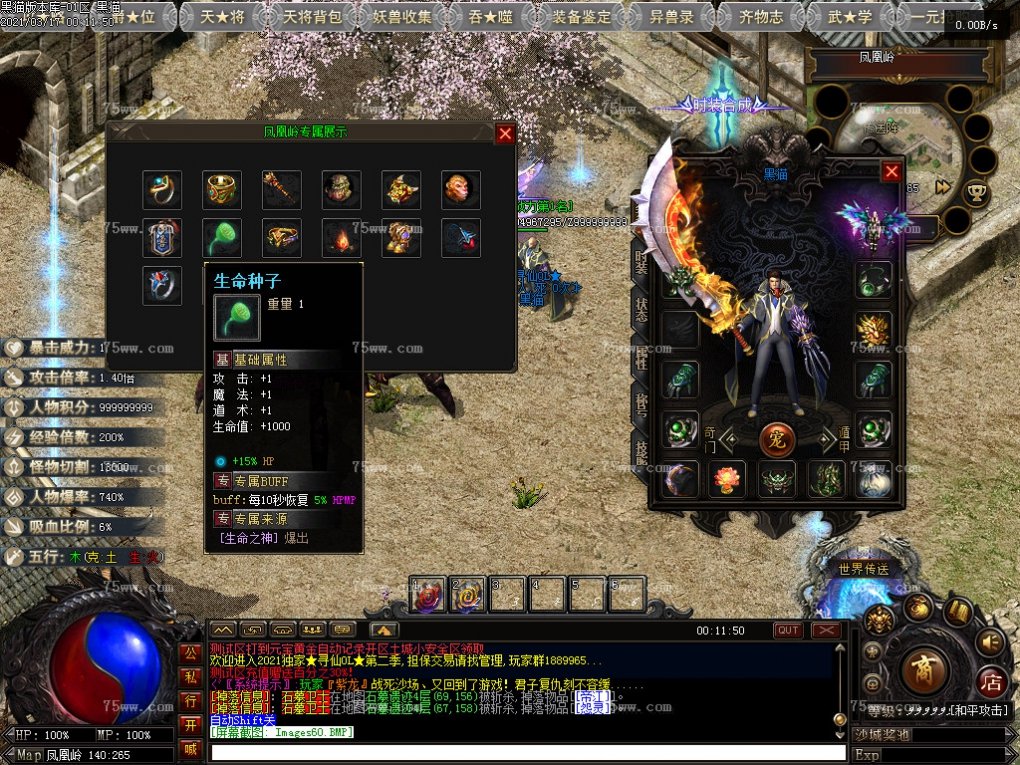The width and height of the screenshot is (1020, 765).
Task: Select the golden jeweled ring item
Action: click(x=221, y=189)
